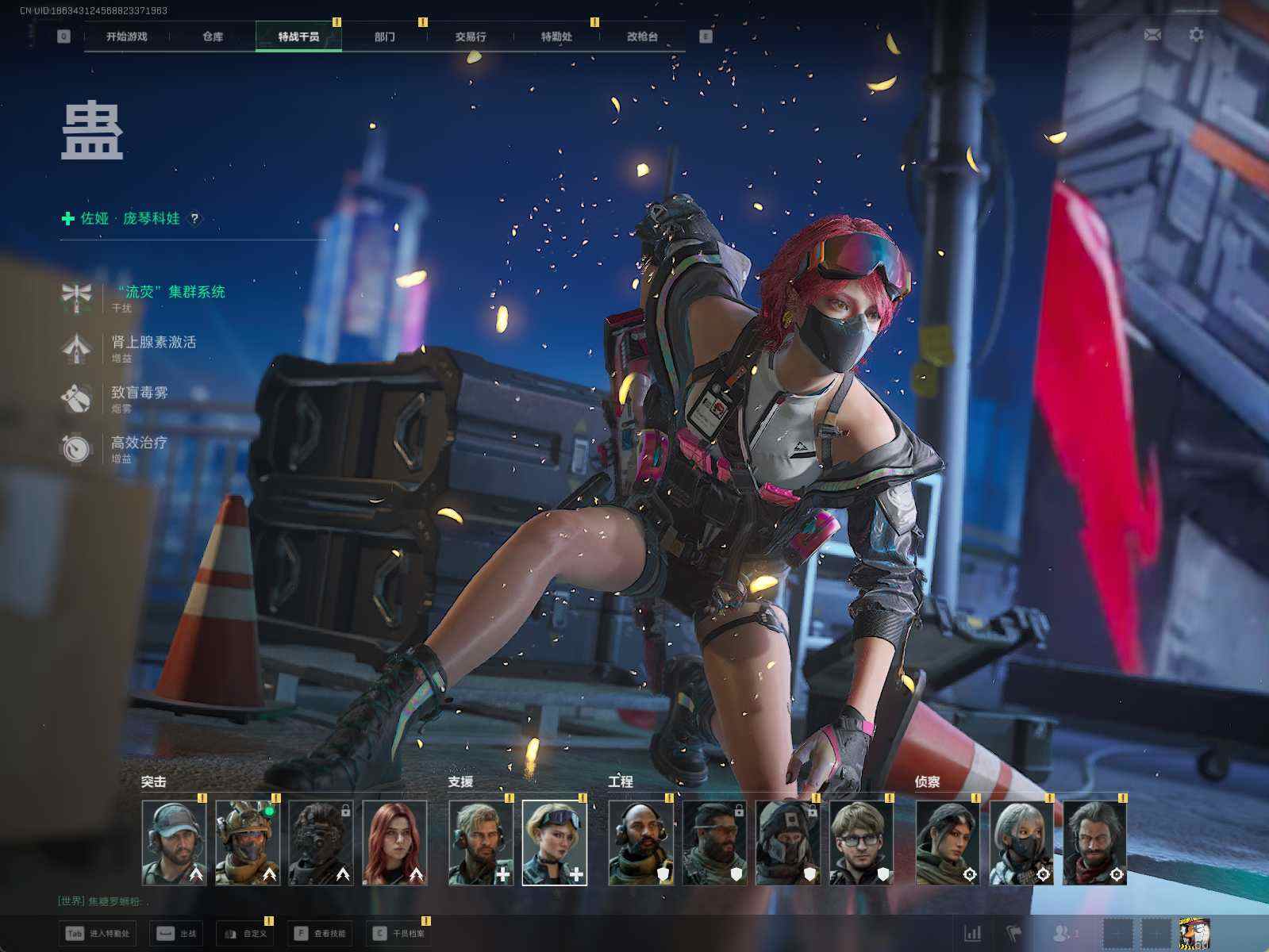Image resolution: width=1269 pixels, height=952 pixels.
Task: Open settings via the gear icon
Action: click(x=1196, y=35)
